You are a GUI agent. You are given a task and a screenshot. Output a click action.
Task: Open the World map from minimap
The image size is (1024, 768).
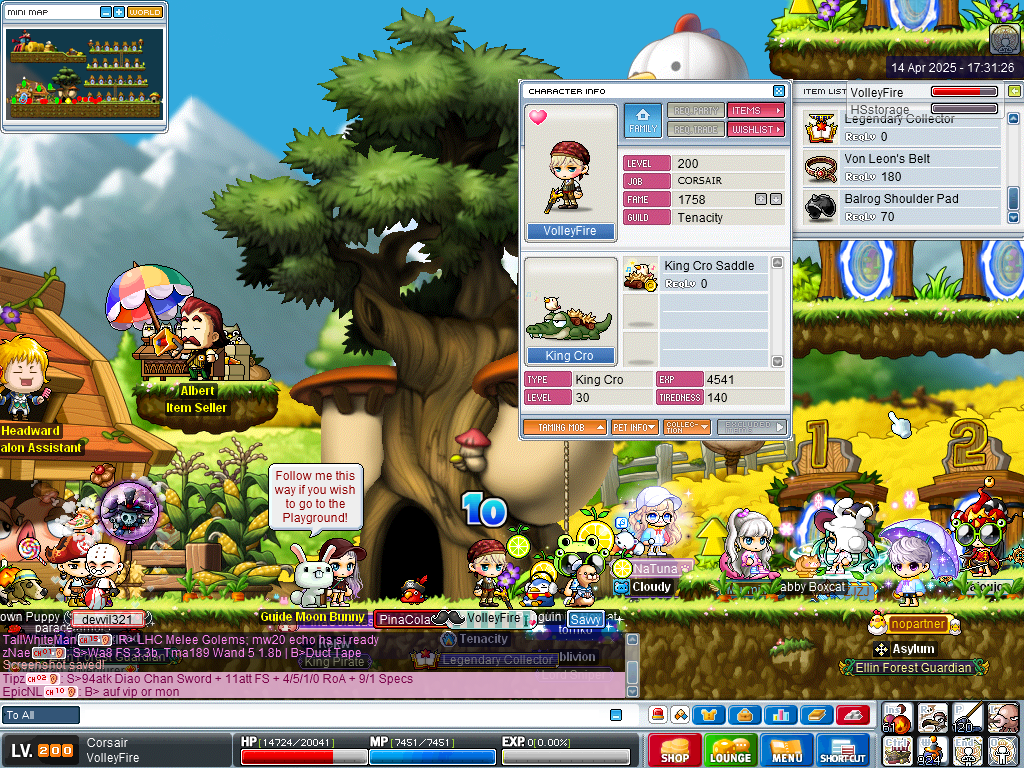click(x=145, y=12)
